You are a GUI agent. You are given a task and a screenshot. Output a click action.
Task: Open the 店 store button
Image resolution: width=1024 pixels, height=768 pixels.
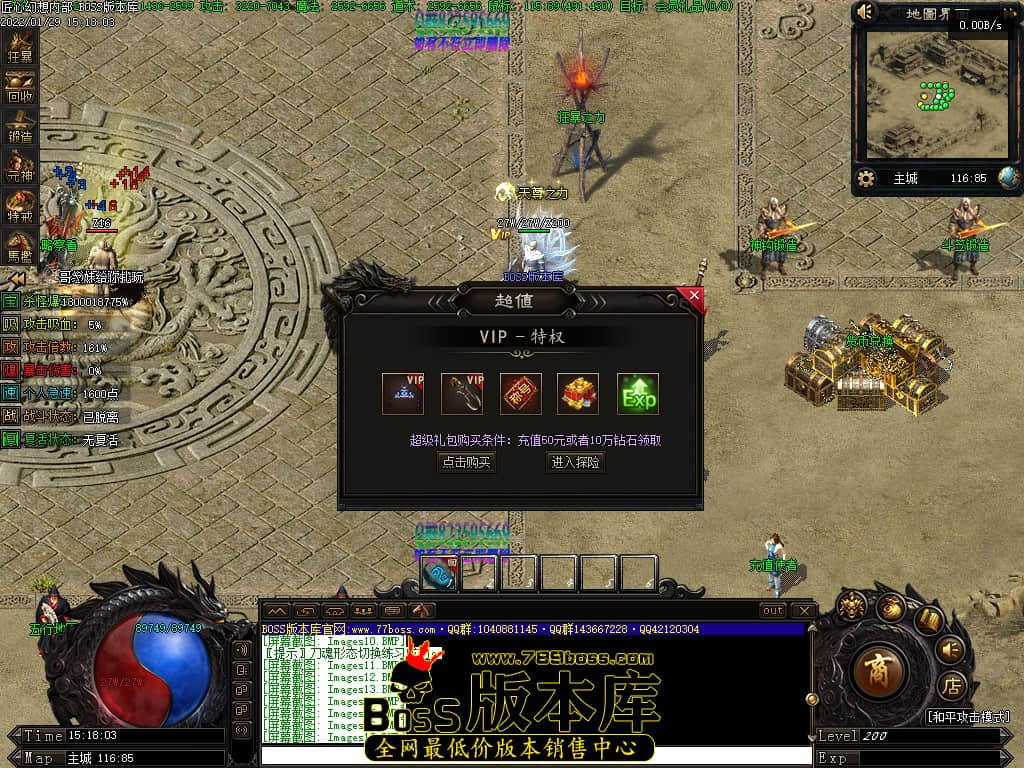point(950,687)
